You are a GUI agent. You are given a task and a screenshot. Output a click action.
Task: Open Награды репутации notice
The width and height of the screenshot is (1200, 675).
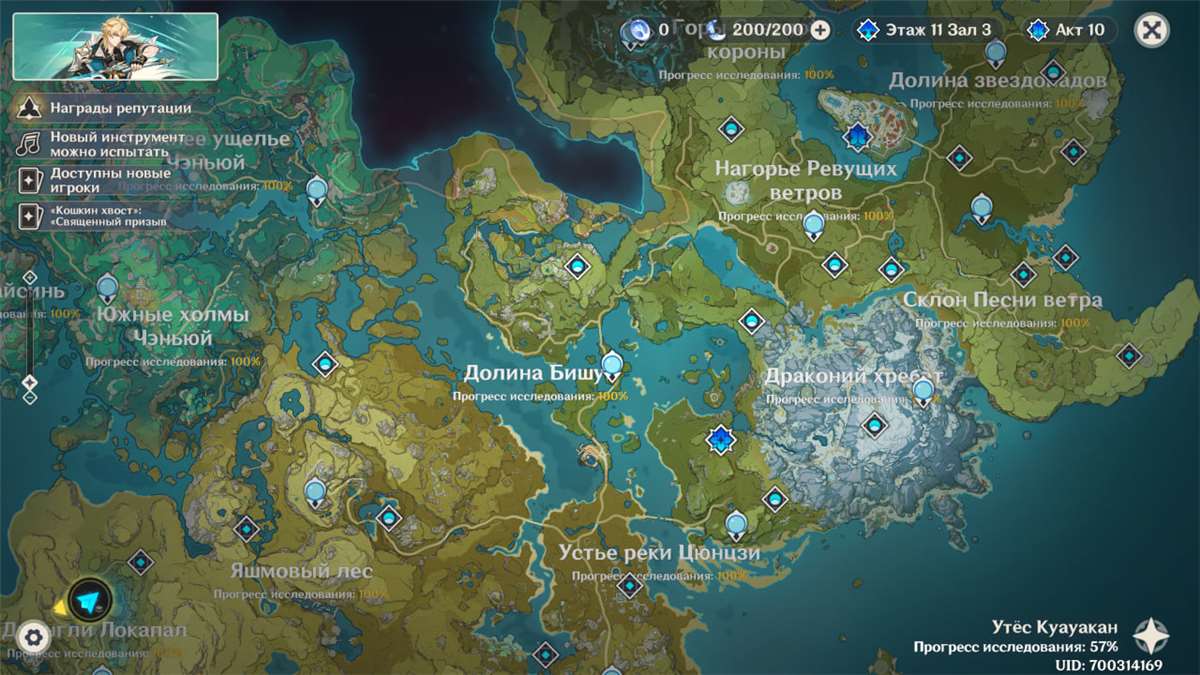point(105,108)
